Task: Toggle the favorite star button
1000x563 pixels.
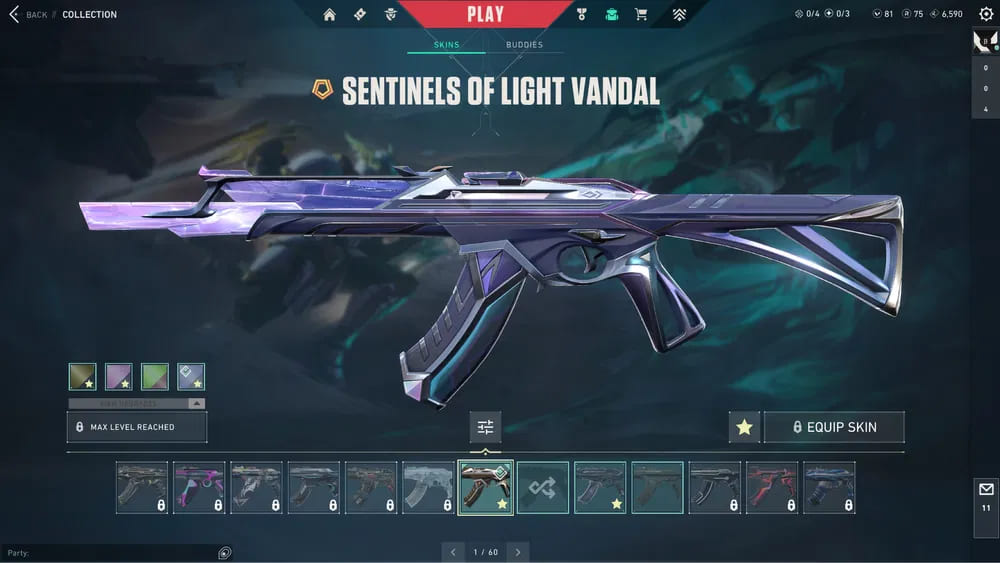Action: tap(744, 427)
